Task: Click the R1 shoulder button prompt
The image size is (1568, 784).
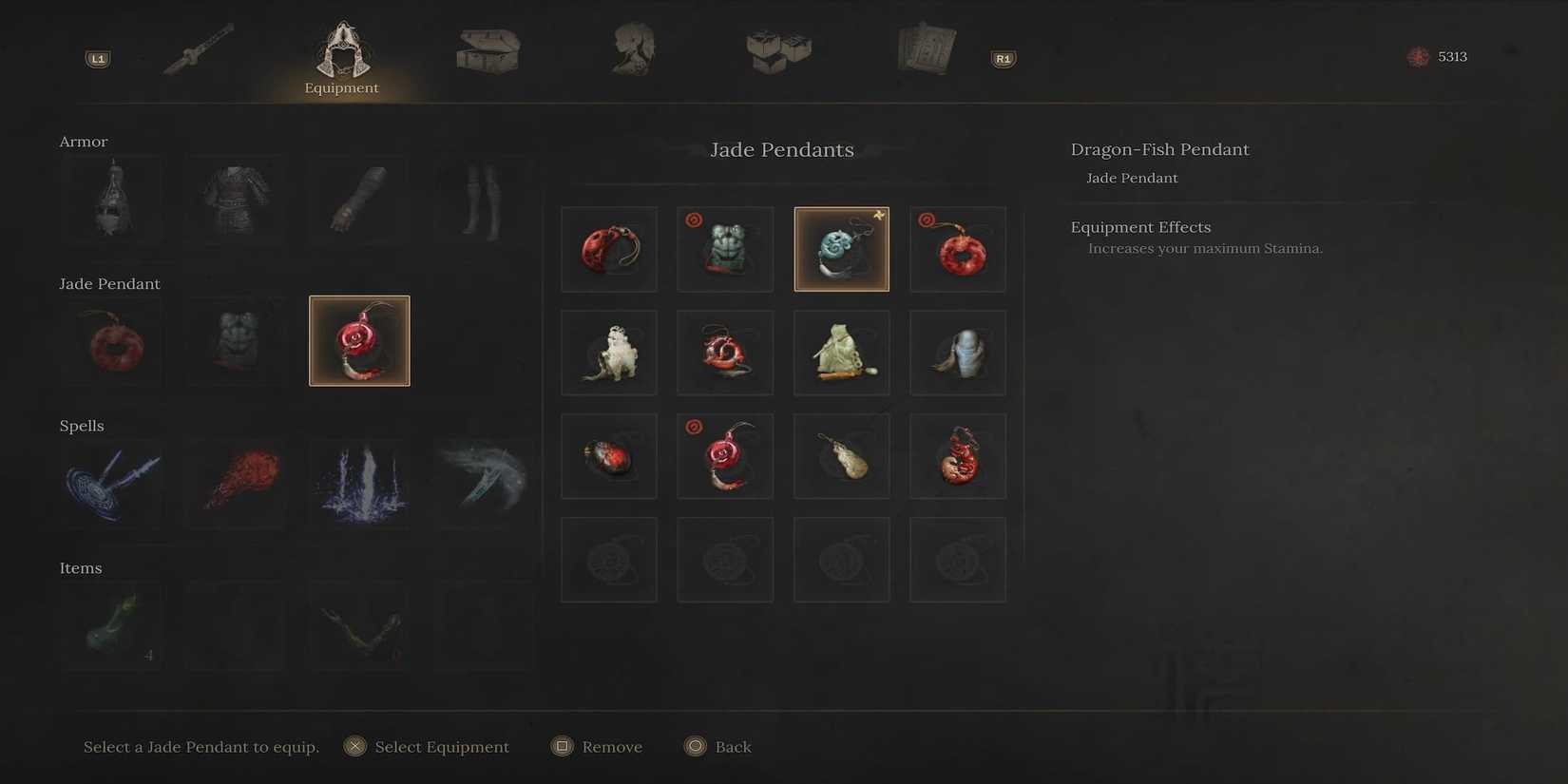Action: click(x=1003, y=58)
